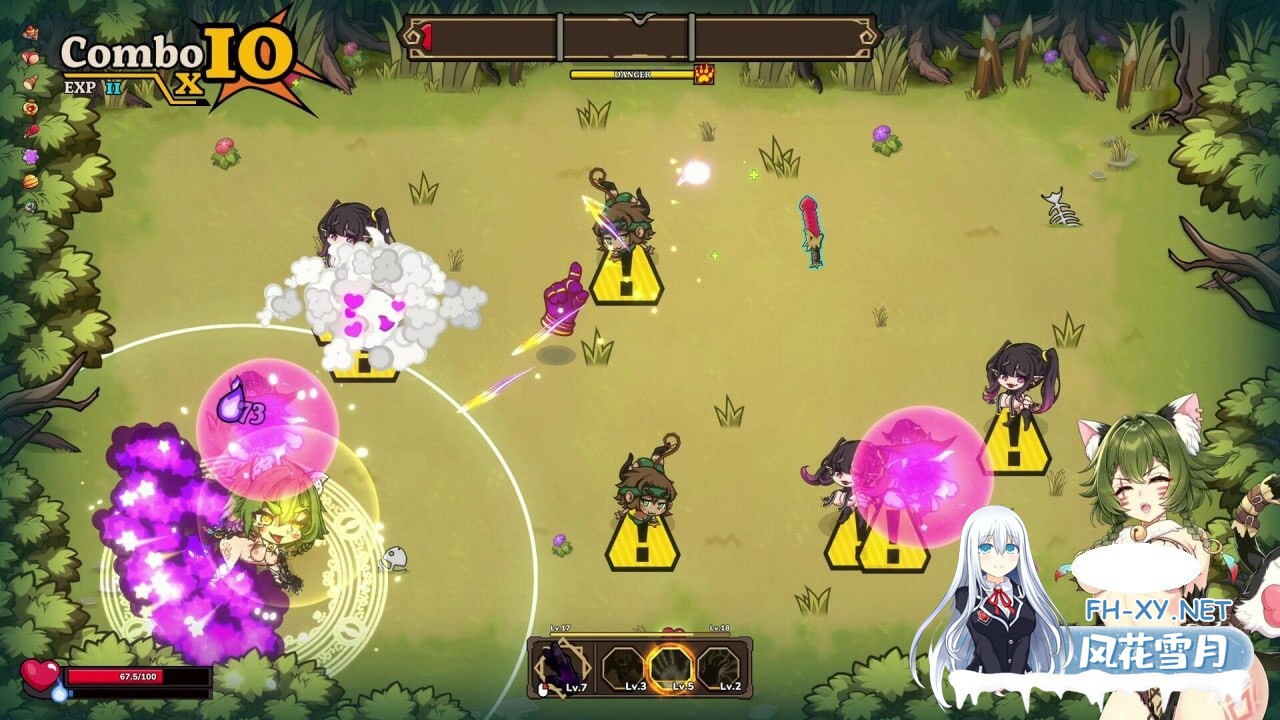
Task: Click the orange paw danger icon
Action: [704, 74]
